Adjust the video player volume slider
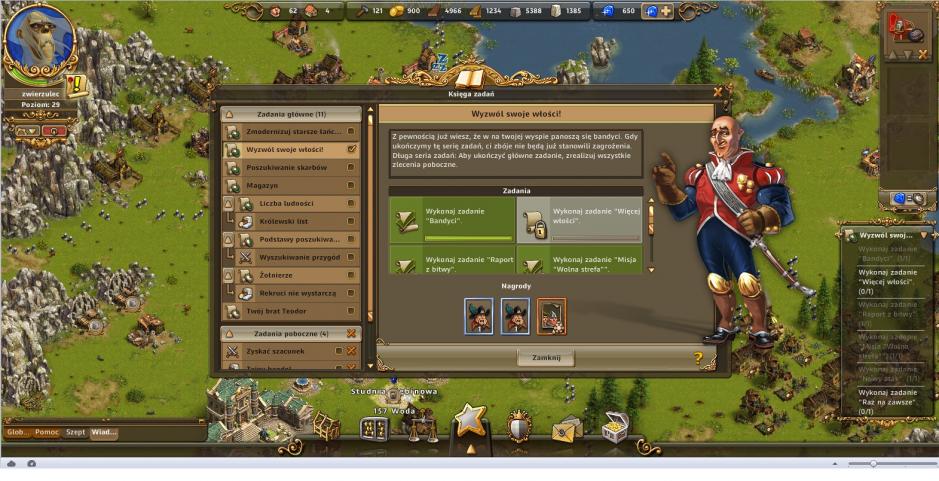Screen dimensions: 939x481 coord(873,464)
